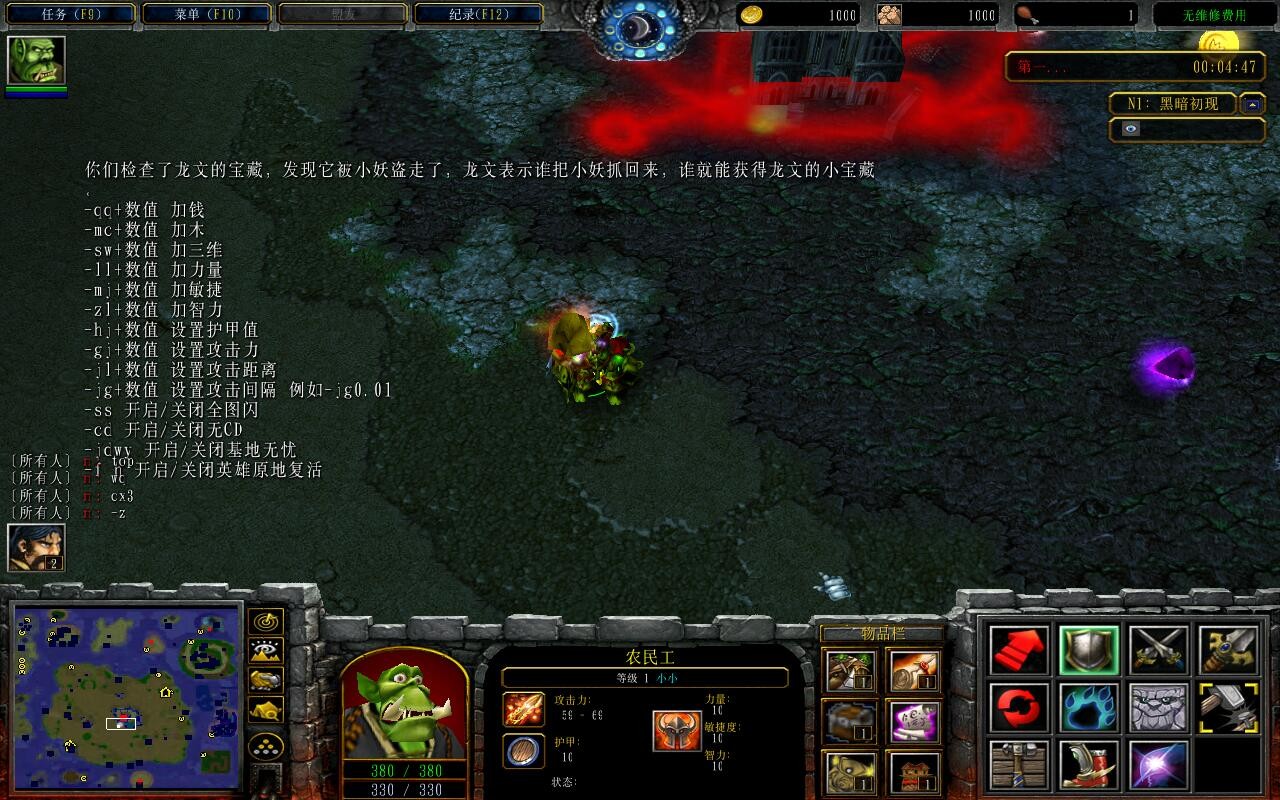
Task: Open the 菜单 (F10) main menu
Action: 207,15
